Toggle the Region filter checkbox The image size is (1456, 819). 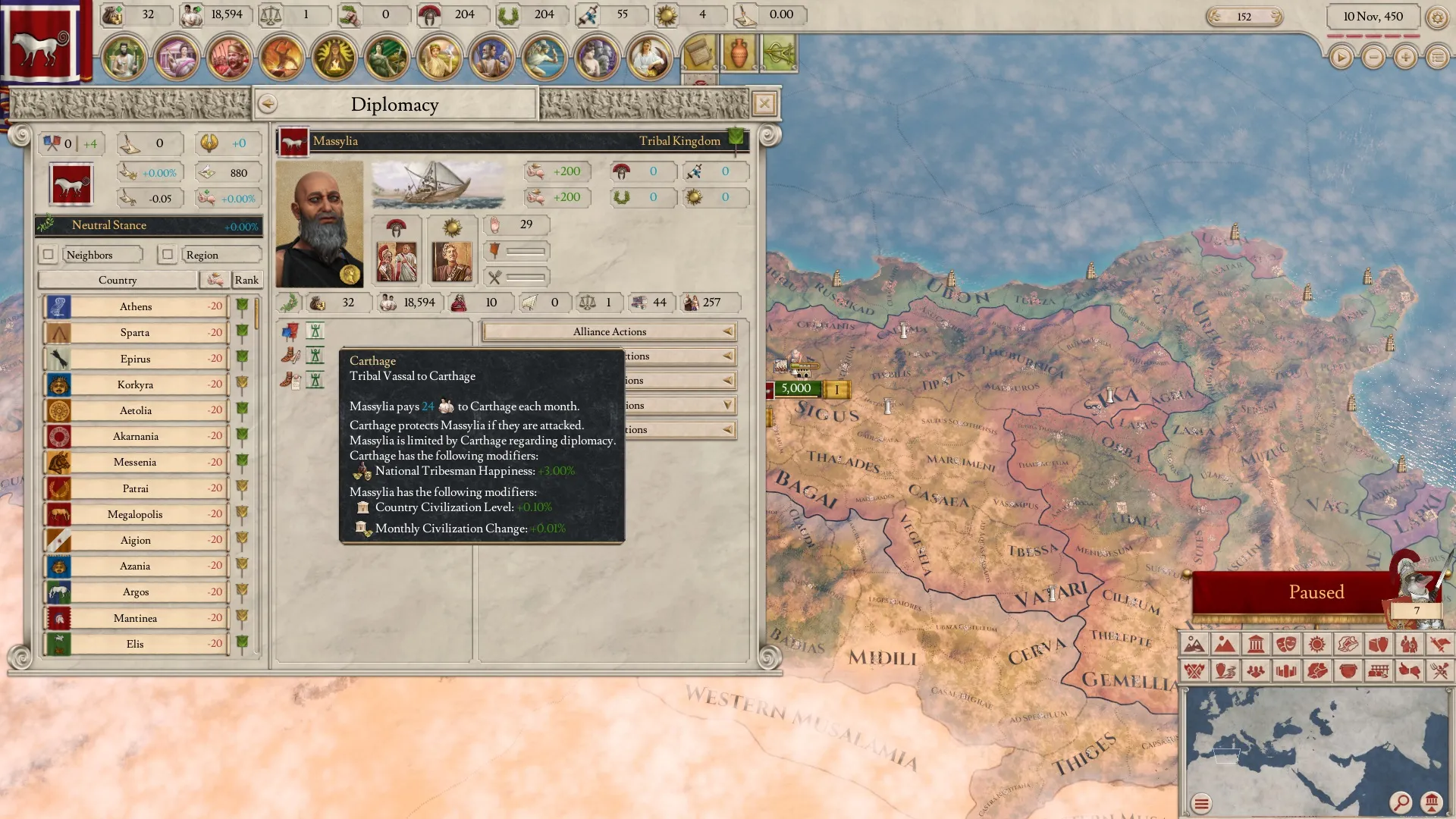(168, 255)
